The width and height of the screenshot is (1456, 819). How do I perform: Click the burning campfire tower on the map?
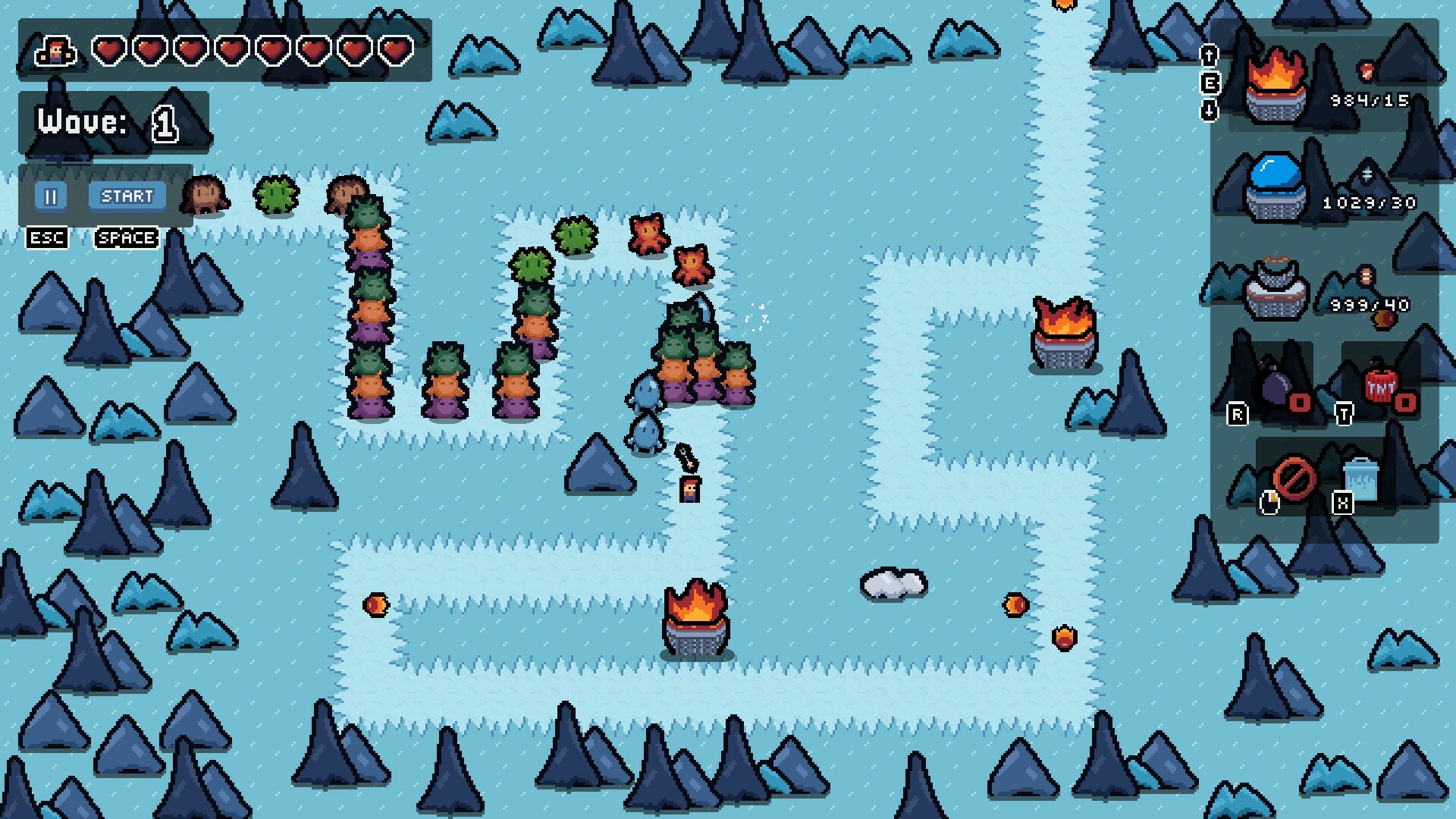click(696, 622)
